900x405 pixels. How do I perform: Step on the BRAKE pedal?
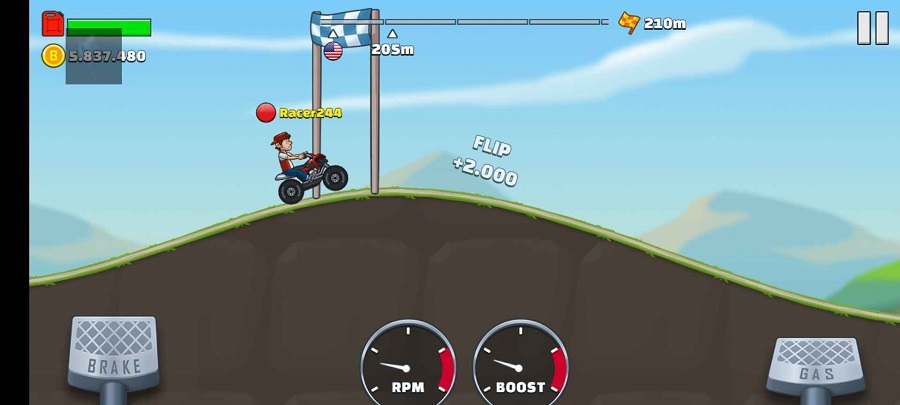(x=114, y=352)
